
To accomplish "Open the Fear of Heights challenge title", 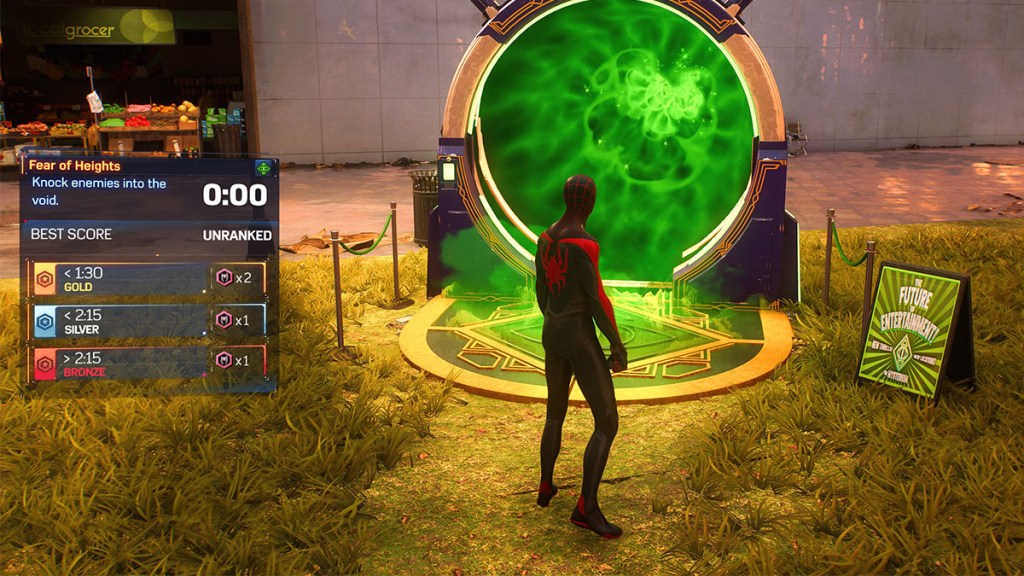I will pyautogui.click(x=75, y=166).
